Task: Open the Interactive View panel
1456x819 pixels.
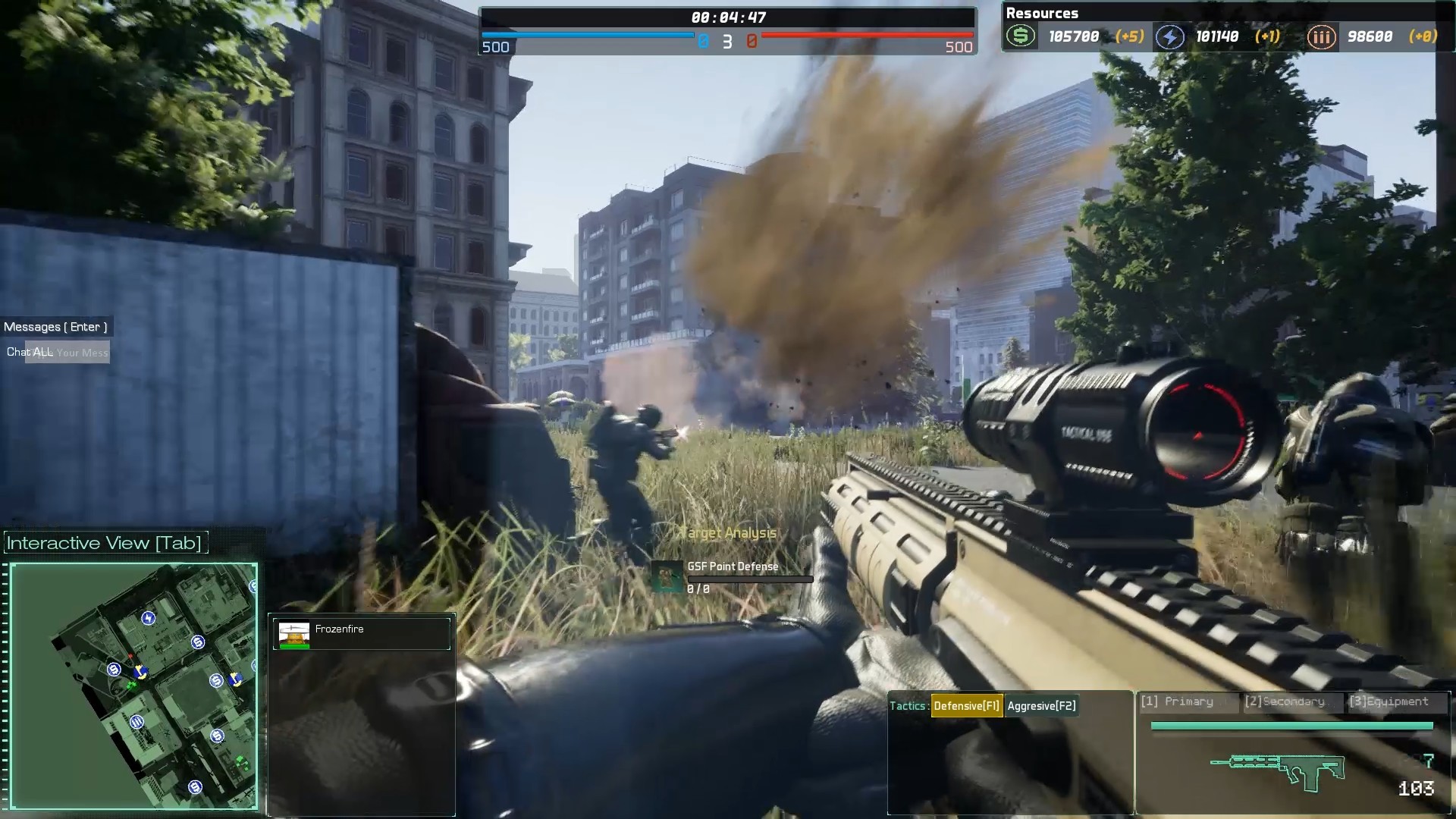Action: coord(104,542)
